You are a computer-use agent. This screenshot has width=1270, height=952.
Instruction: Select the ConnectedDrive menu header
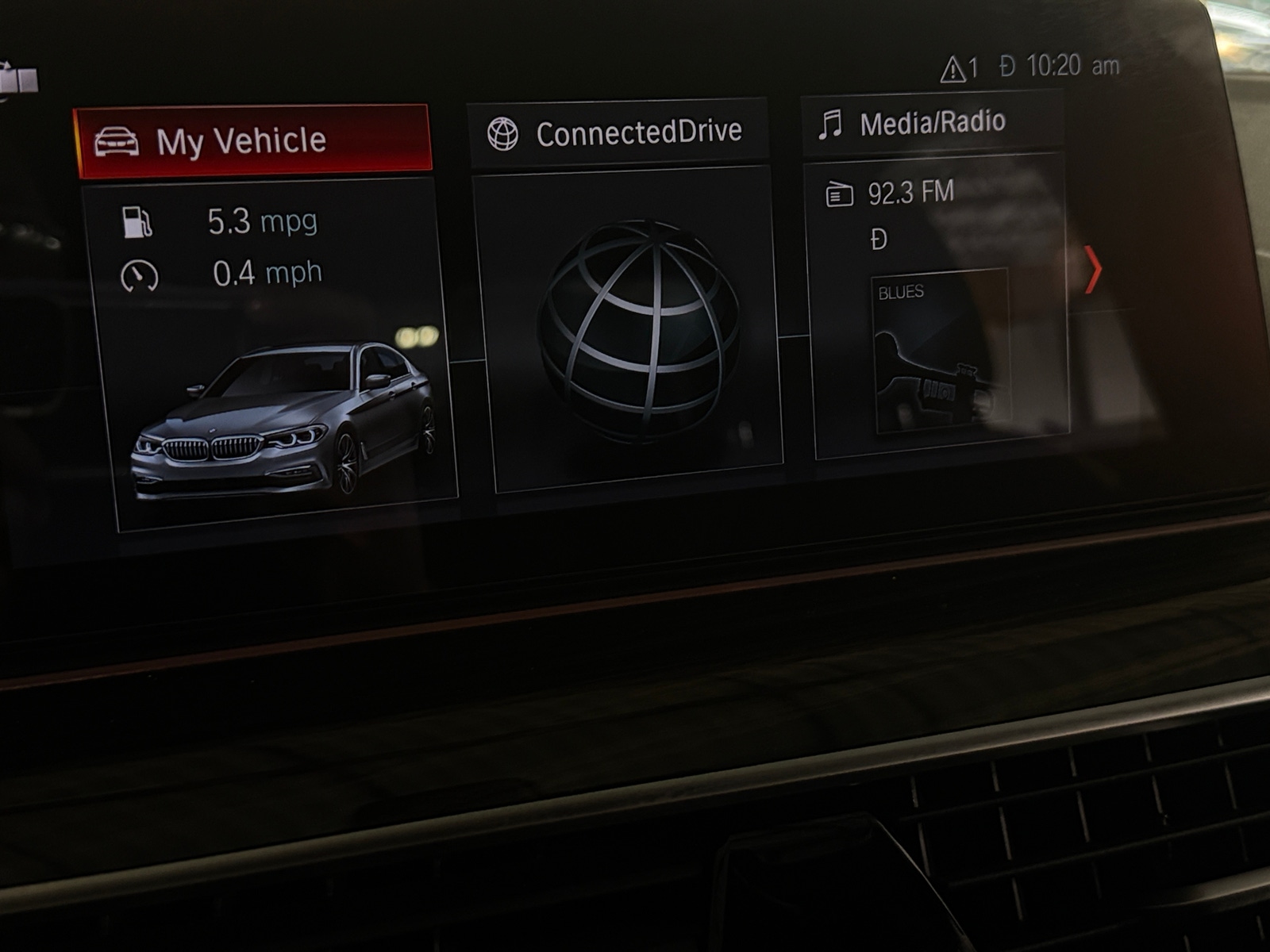tap(618, 133)
